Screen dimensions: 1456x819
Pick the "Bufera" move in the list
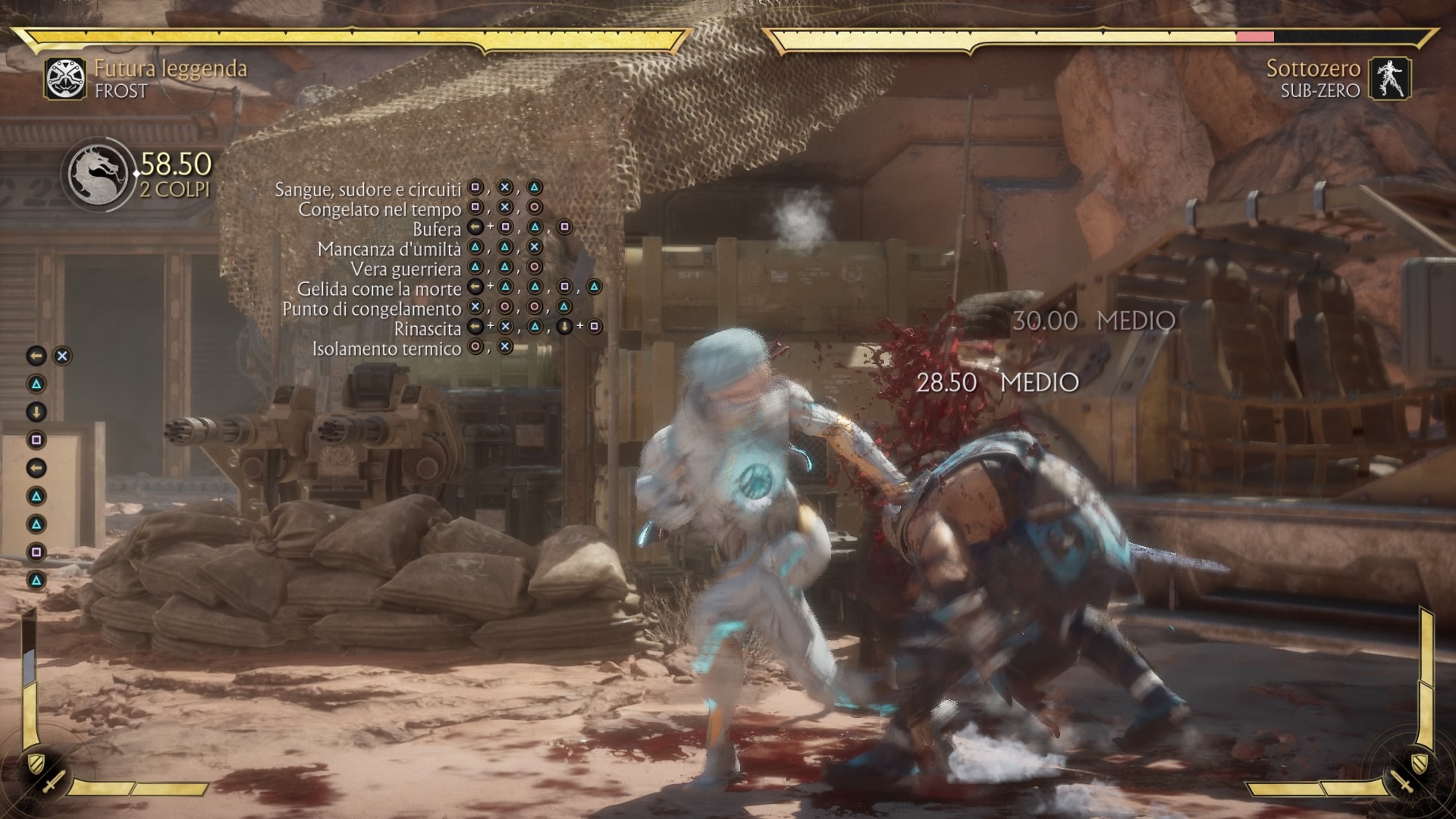coord(437,229)
